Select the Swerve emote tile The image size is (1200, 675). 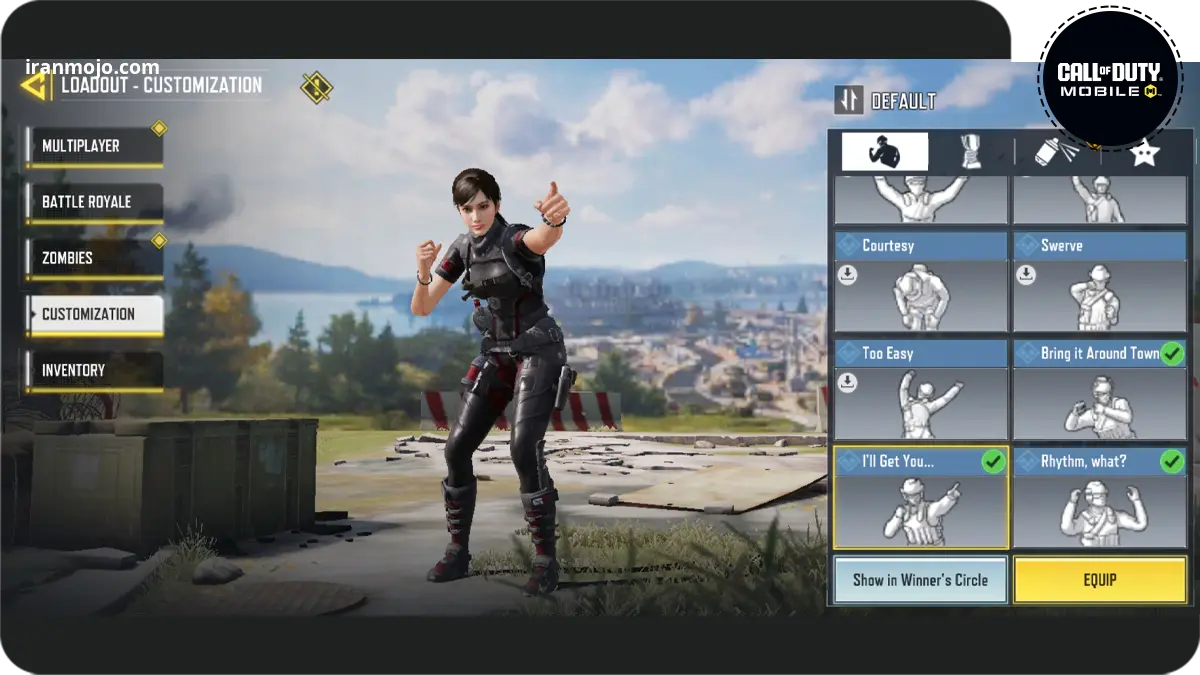click(x=1099, y=282)
